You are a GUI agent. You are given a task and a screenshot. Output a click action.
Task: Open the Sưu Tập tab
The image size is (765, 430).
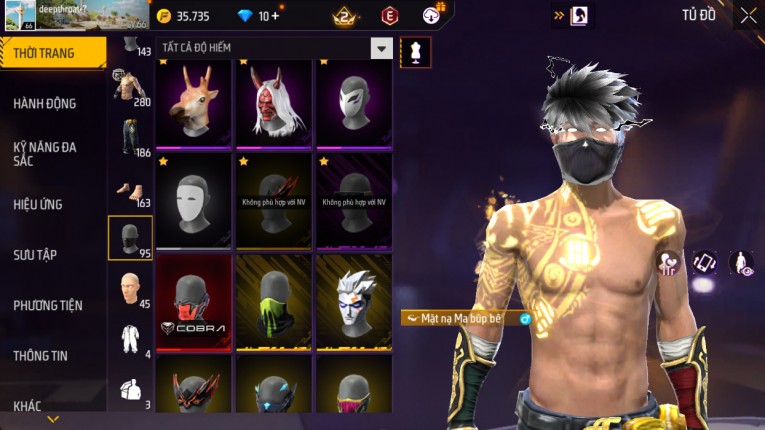tap(35, 255)
